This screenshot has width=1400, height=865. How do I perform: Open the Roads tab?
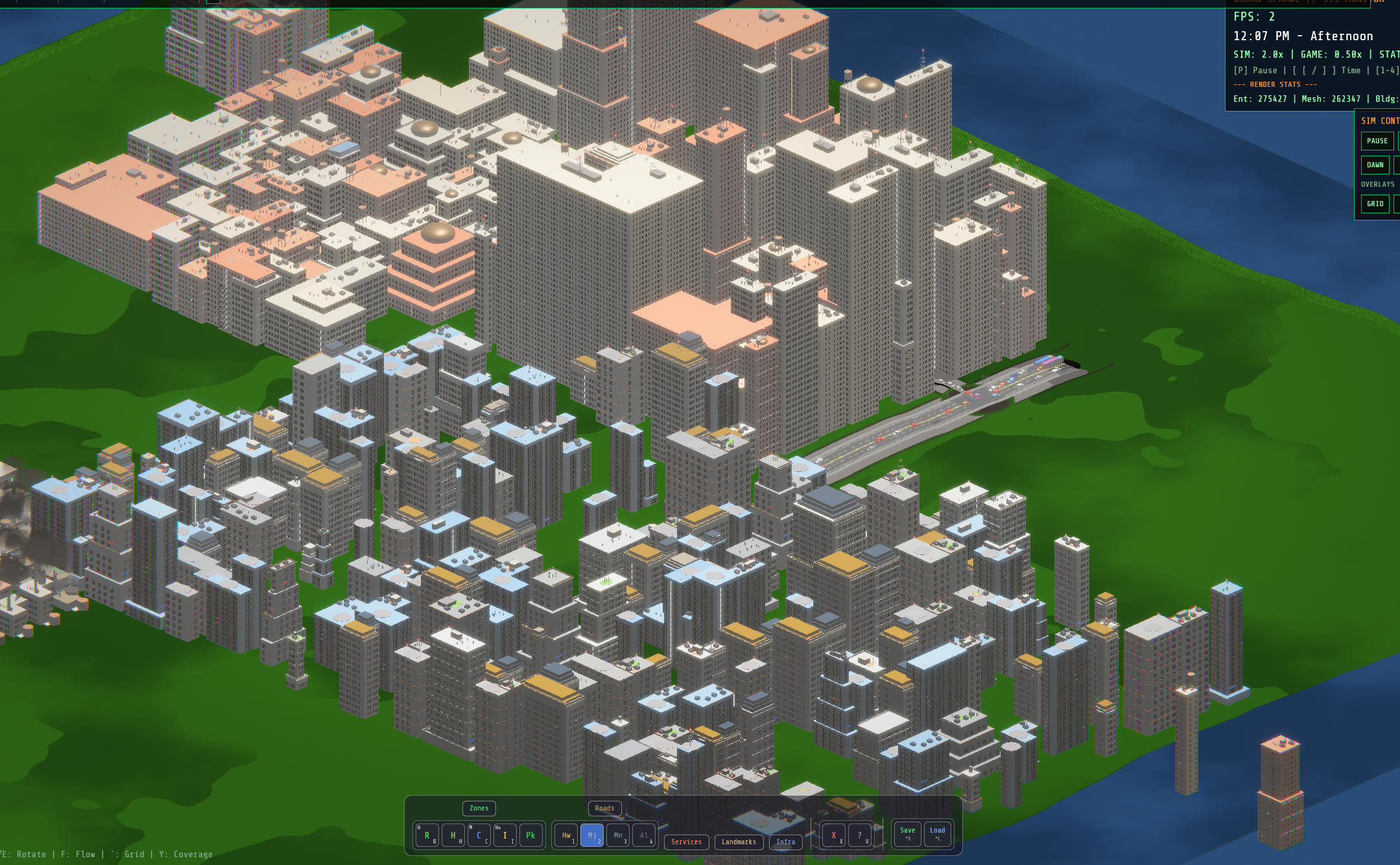(605, 809)
